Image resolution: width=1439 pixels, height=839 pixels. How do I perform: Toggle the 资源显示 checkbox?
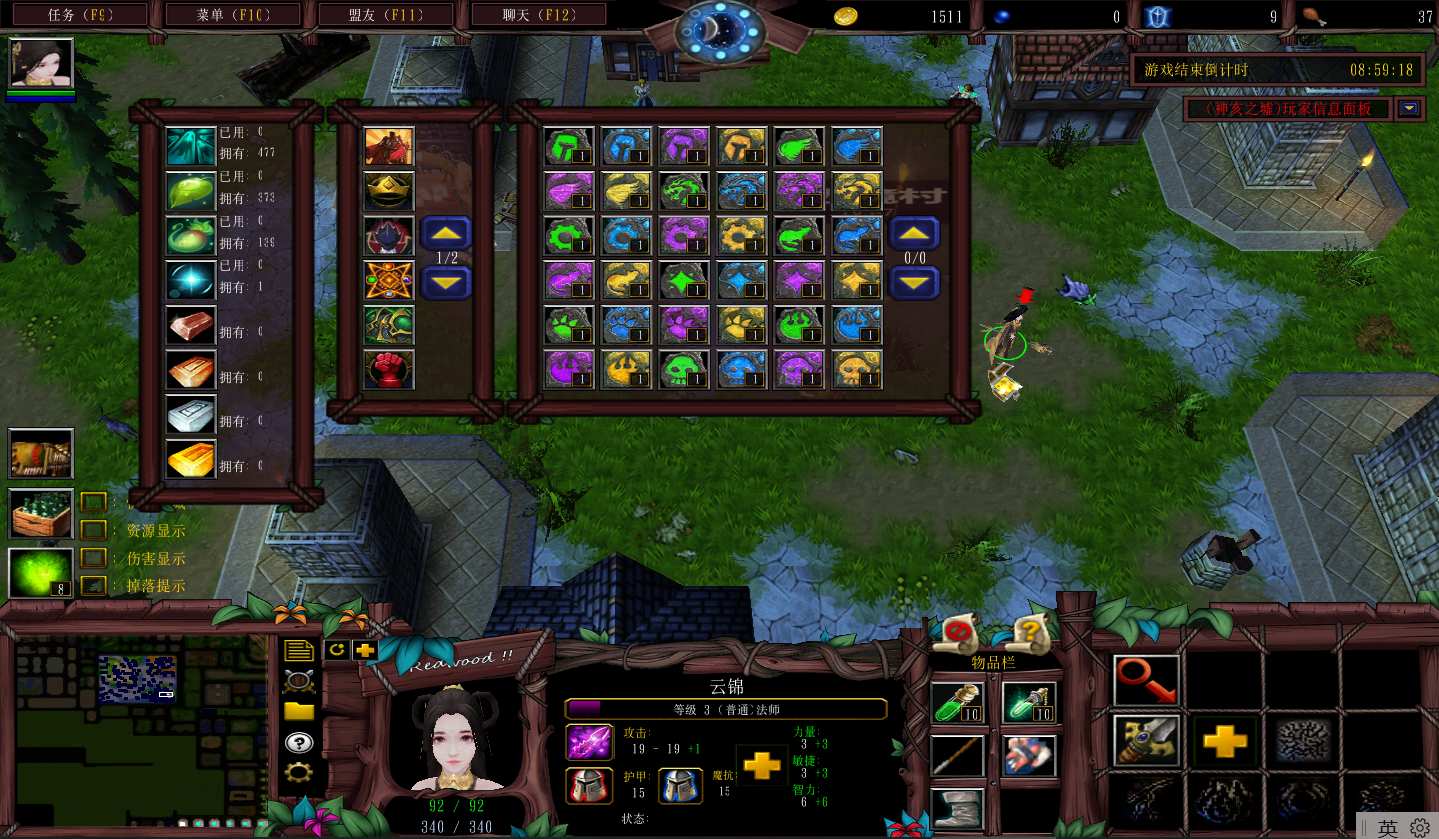[93, 530]
